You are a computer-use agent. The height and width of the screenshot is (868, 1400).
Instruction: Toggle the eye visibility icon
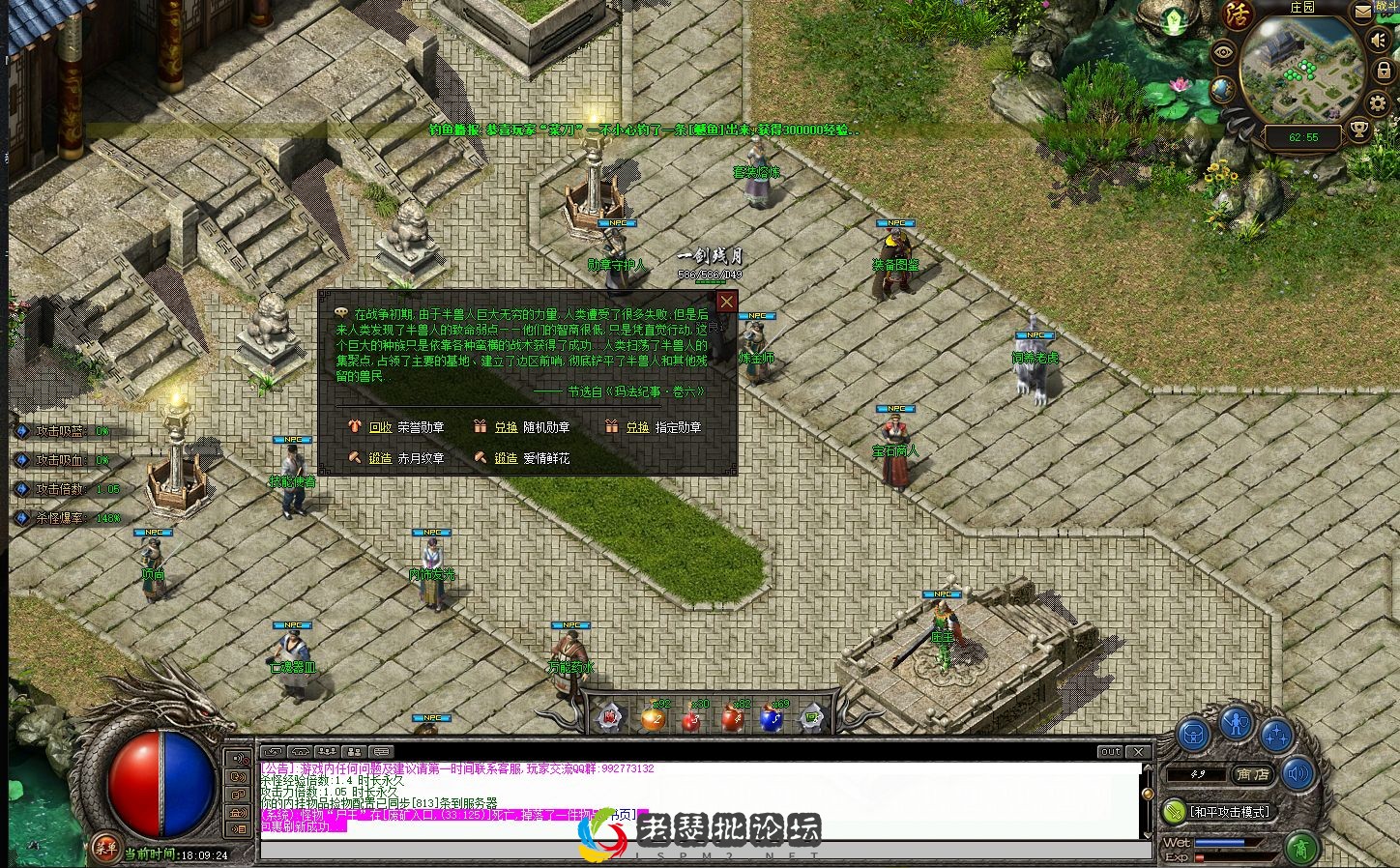pos(1225,53)
